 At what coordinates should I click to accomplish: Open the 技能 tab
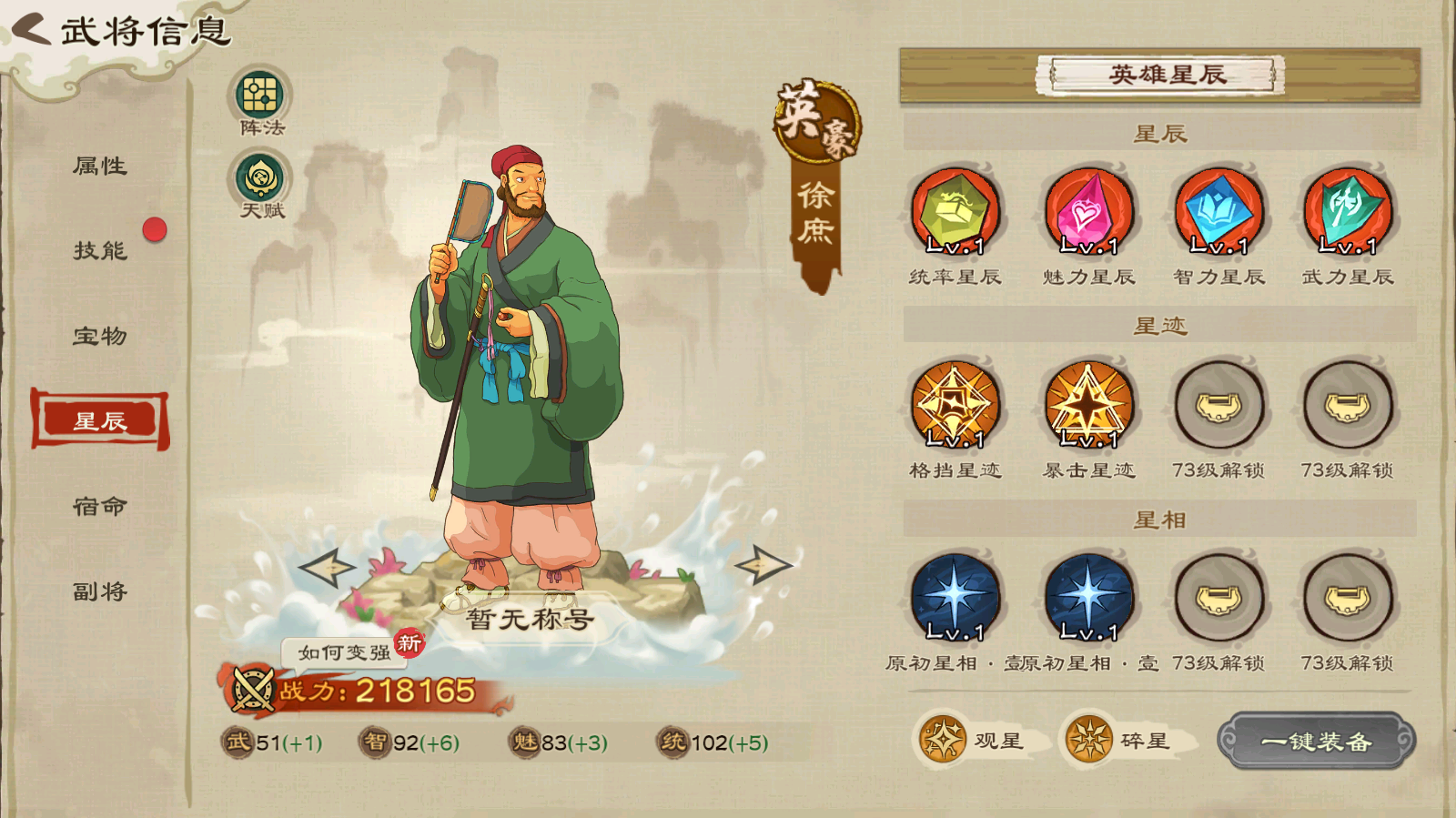(x=100, y=250)
